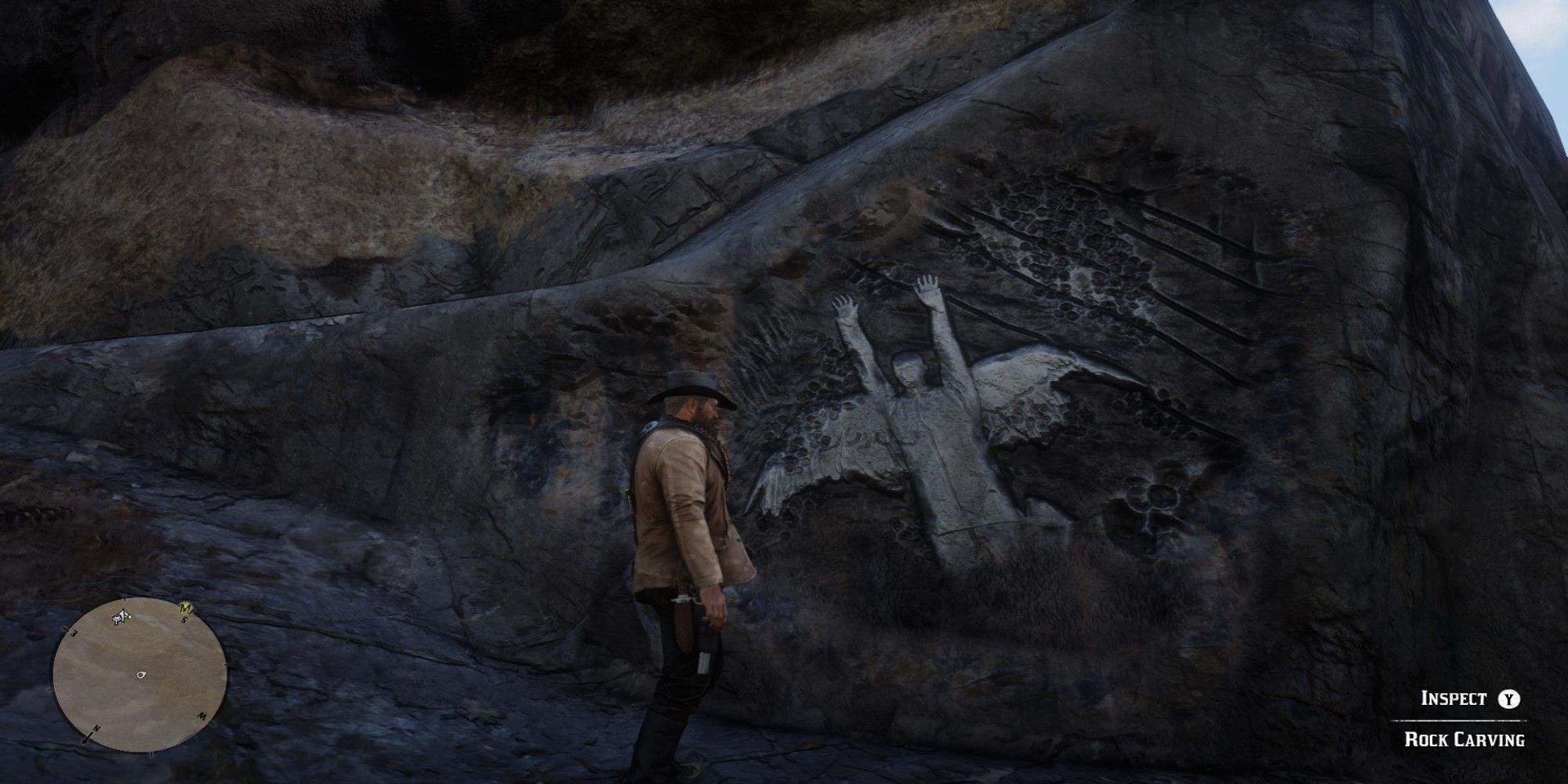Click the E compass letter on the minimap
1568x784 pixels.
[74, 633]
